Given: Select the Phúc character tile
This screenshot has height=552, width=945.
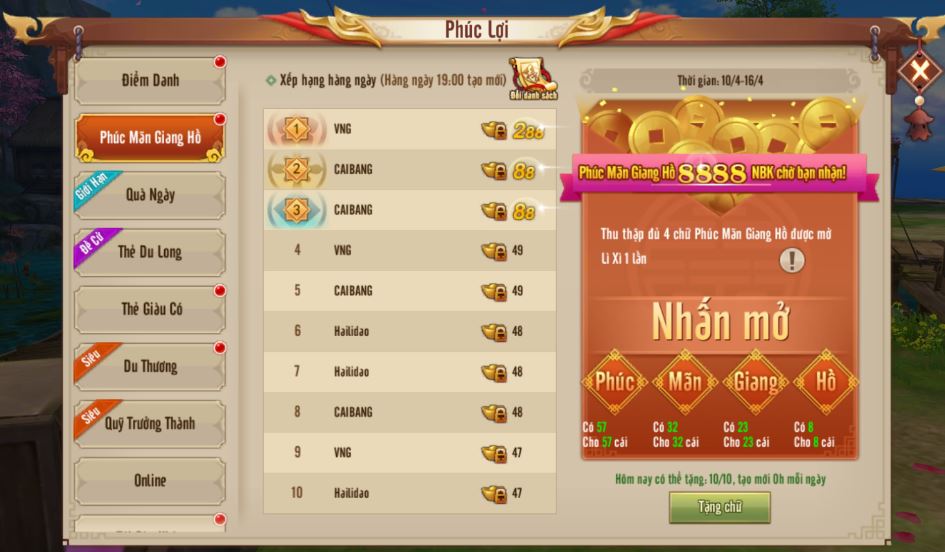Looking at the screenshot, I should [x=615, y=382].
